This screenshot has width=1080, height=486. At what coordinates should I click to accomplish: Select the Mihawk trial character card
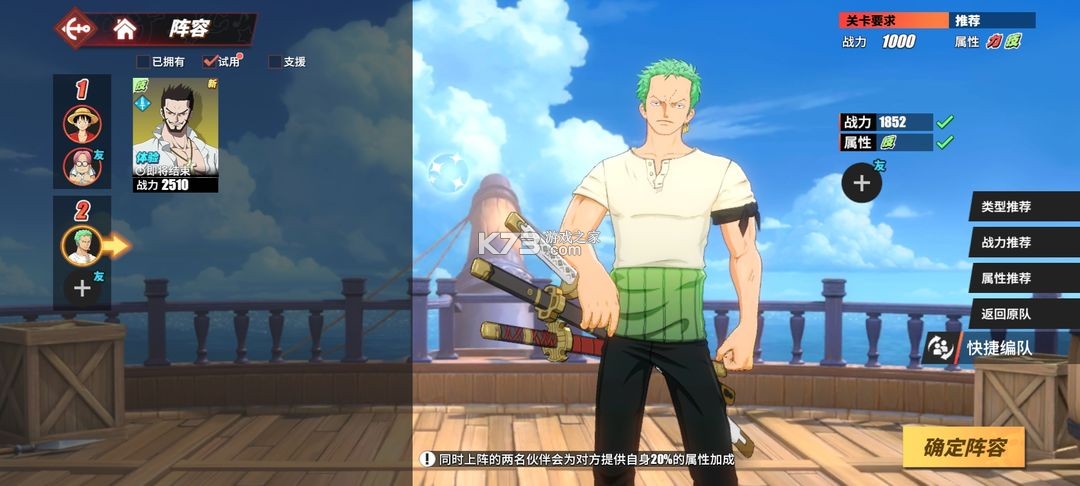coord(175,135)
